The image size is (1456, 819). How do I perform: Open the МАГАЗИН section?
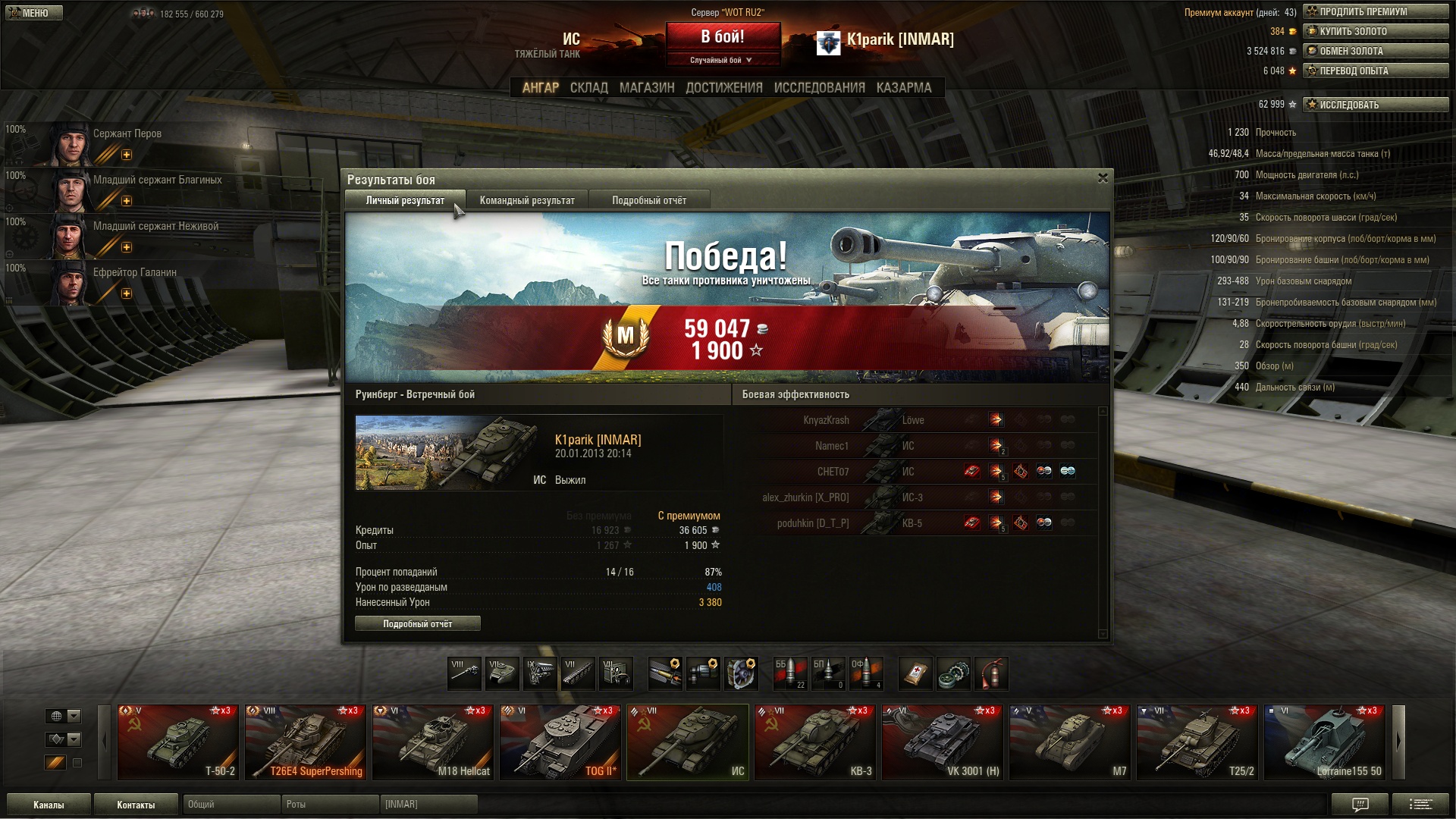pos(646,88)
